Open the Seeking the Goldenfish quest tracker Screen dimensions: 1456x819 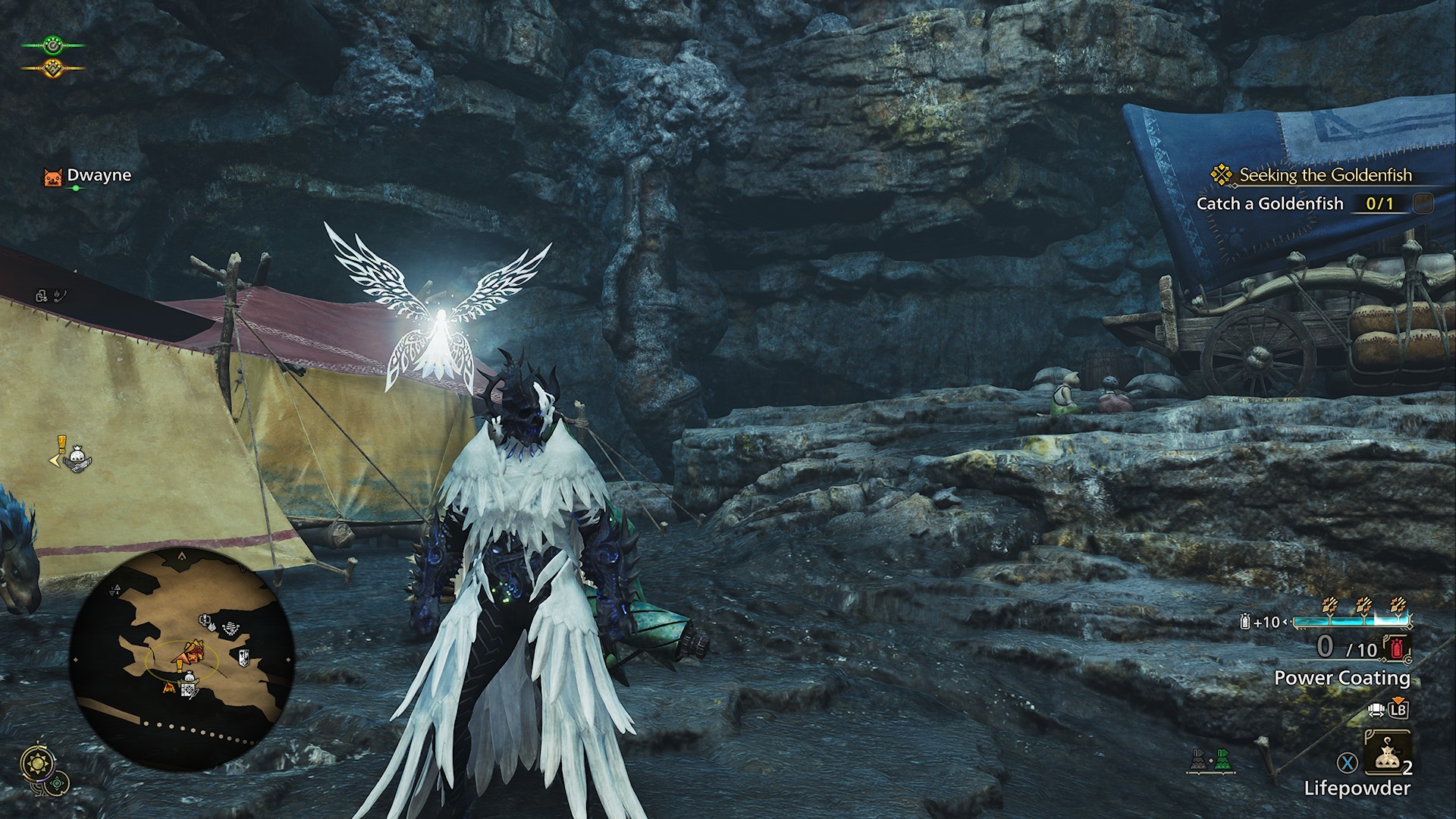(x=1325, y=175)
